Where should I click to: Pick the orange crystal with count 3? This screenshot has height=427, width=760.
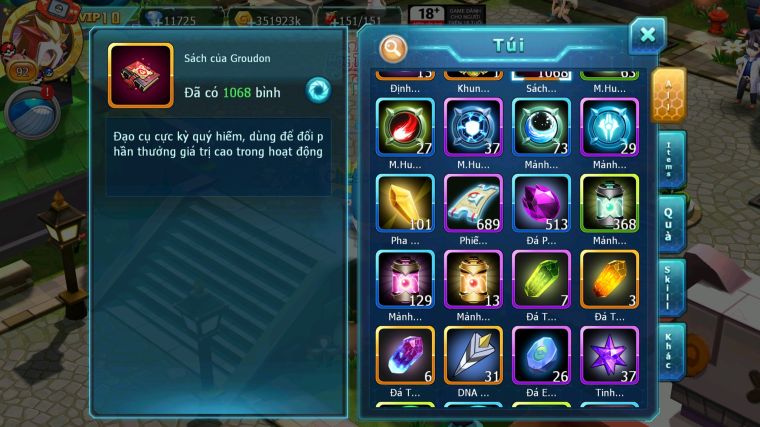click(x=609, y=279)
